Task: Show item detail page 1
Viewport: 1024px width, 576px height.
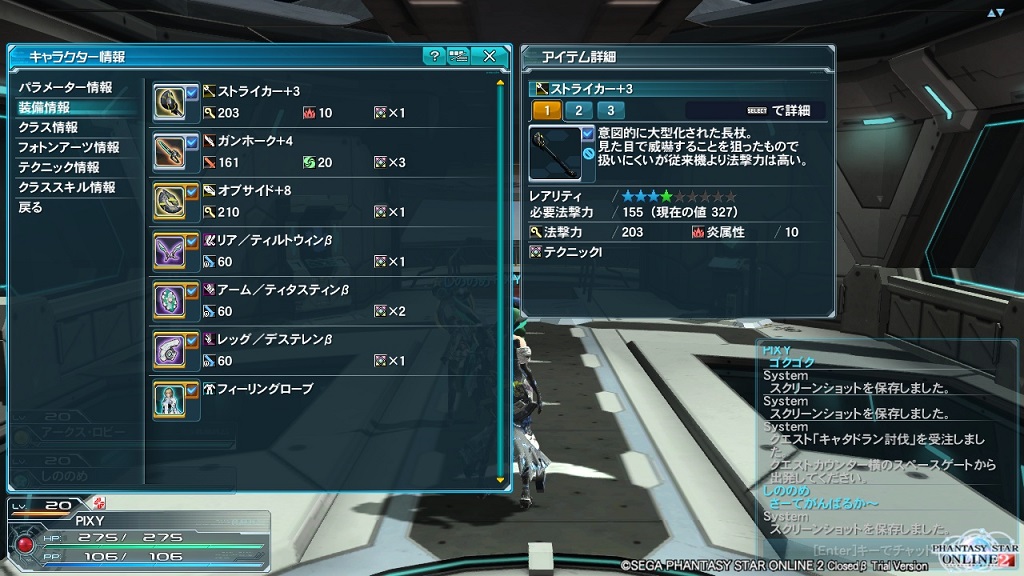Action: pyautogui.click(x=546, y=111)
